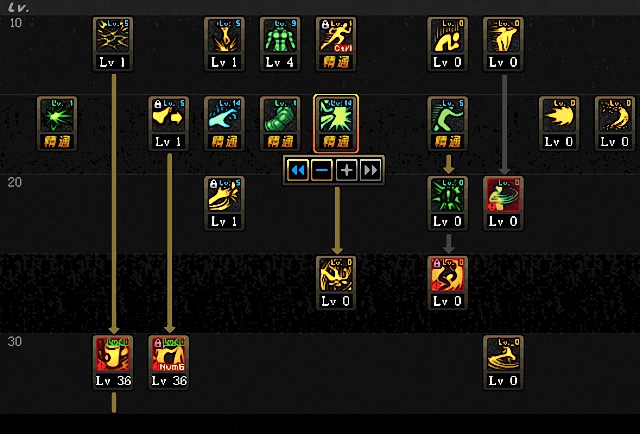Screen dimensions: 640x434
Task: Select the green kicking figure skill Lv 0
Action: pos(447,116)
